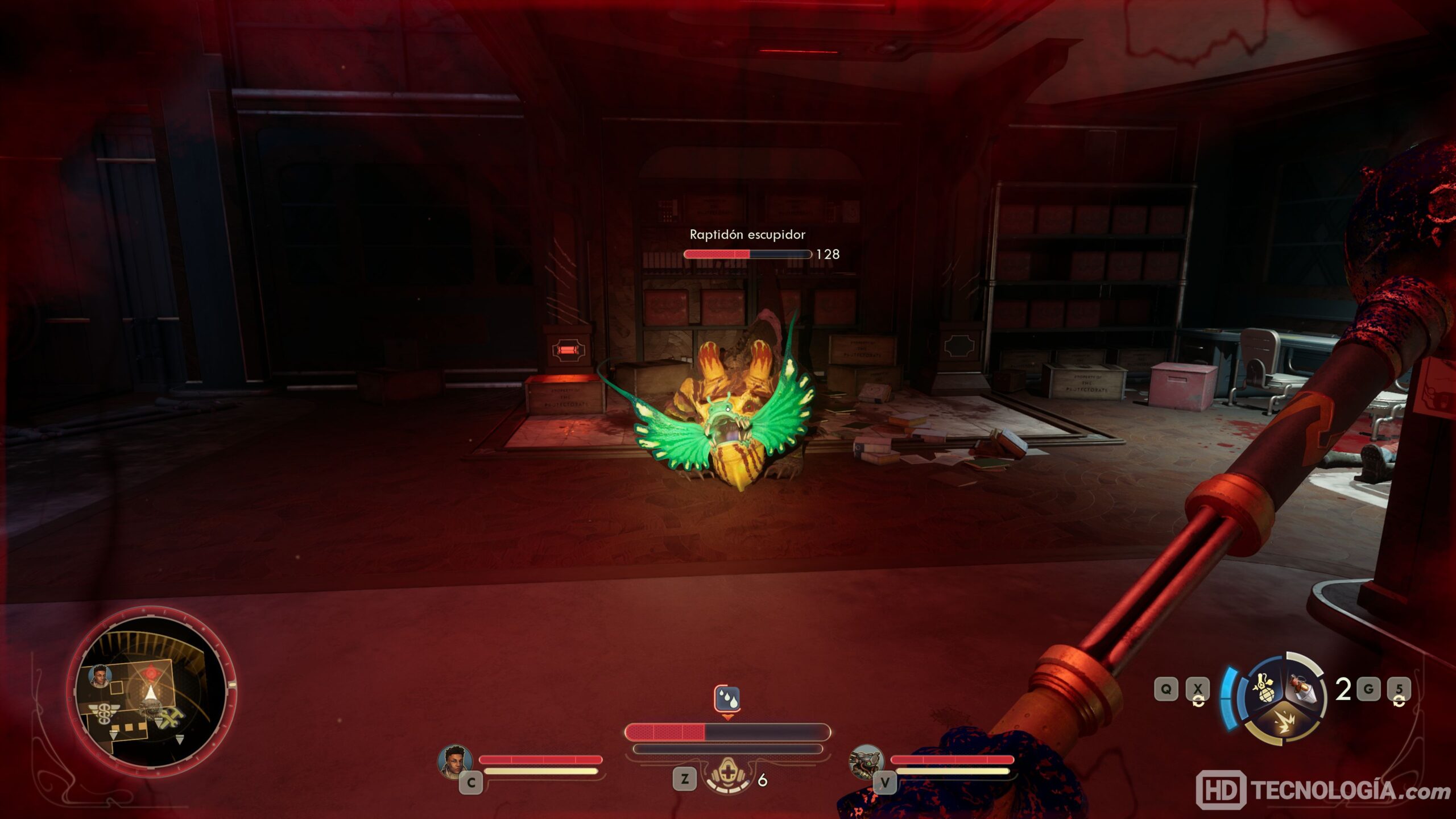Select the companion portrait on the minimap

[x=100, y=676]
